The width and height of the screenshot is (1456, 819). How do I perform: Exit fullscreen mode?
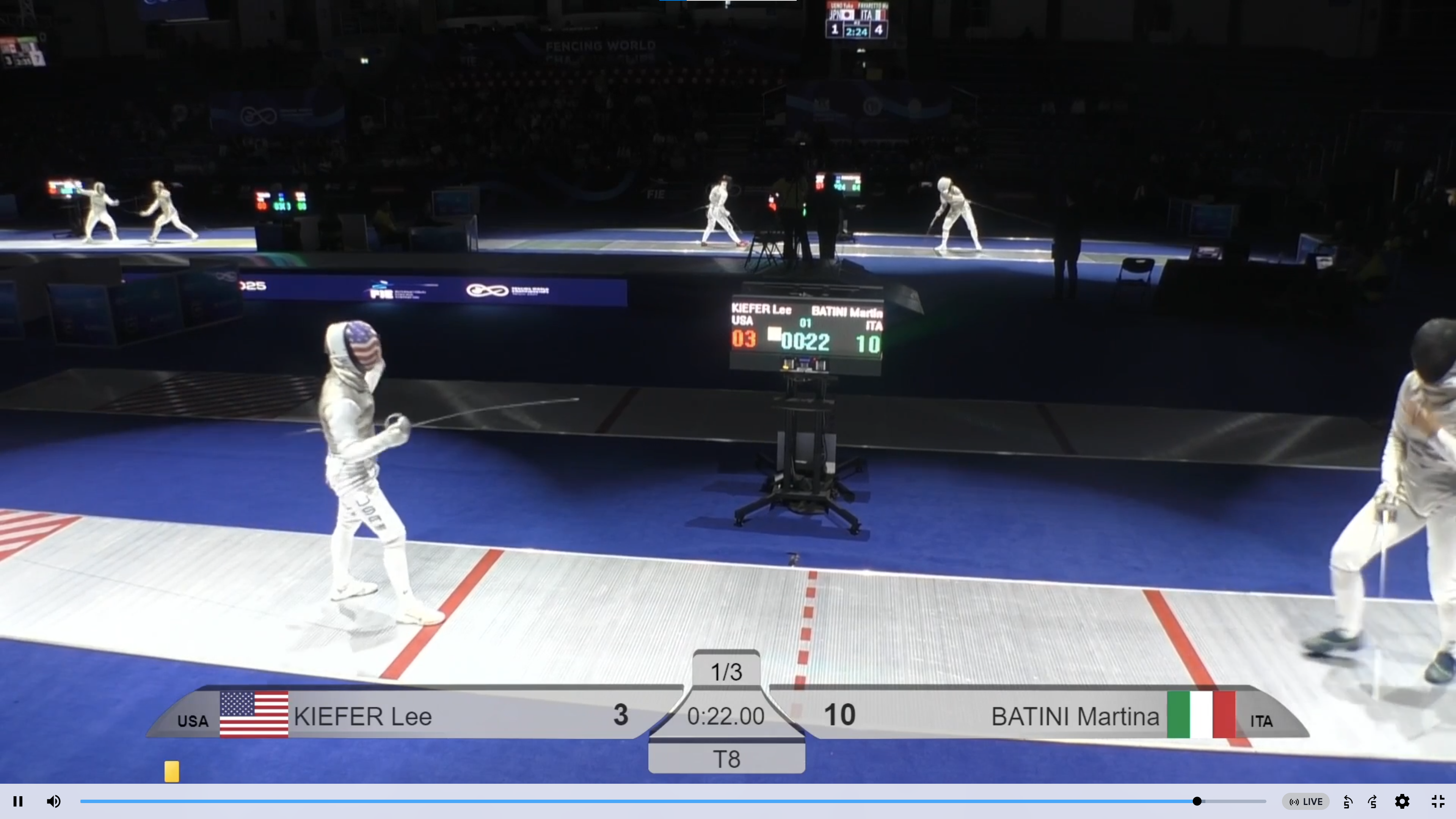(x=1438, y=802)
